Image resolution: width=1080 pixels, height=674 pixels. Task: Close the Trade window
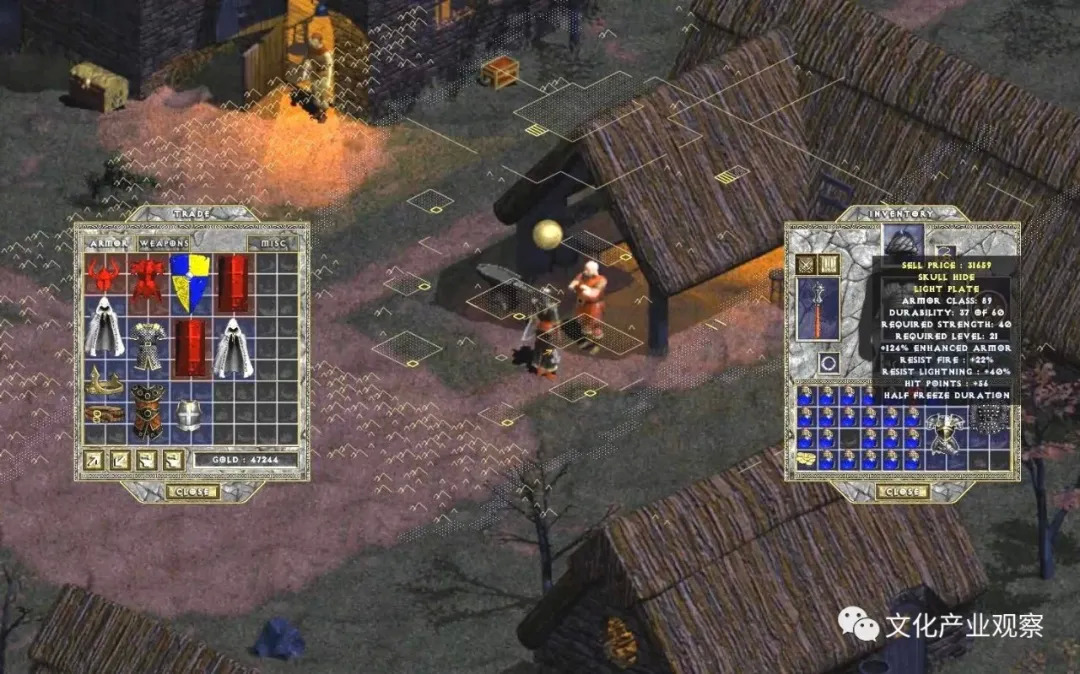click(191, 491)
